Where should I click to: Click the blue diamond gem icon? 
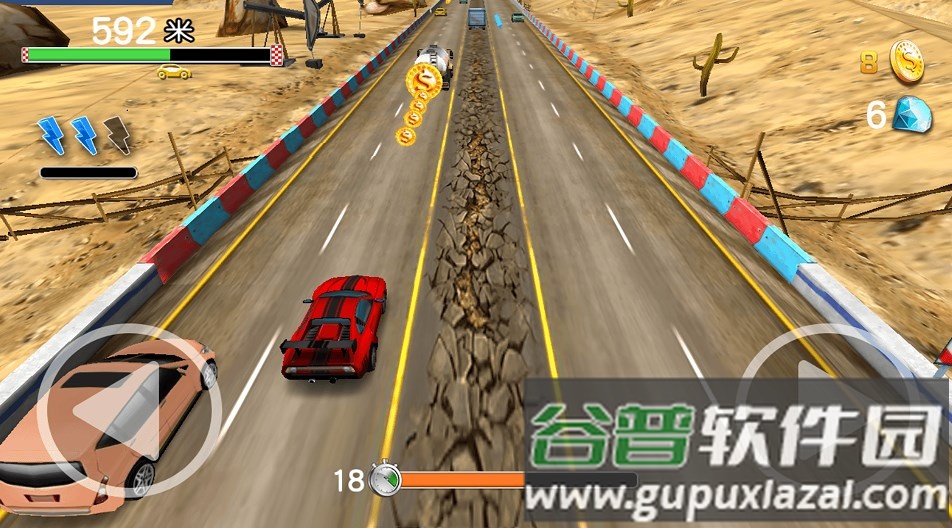click(910, 114)
